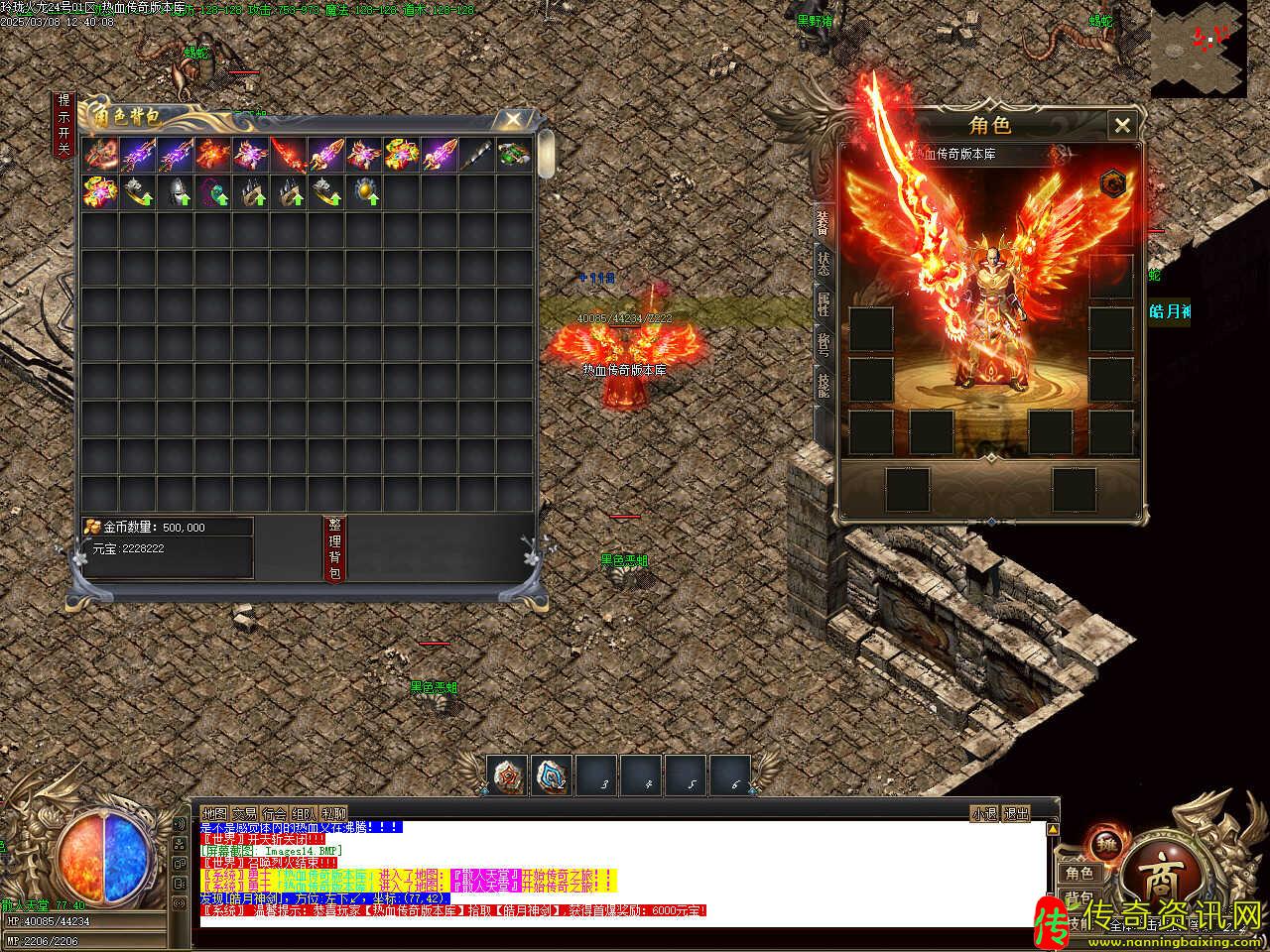Use the first hotbar item slot

tap(506, 775)
